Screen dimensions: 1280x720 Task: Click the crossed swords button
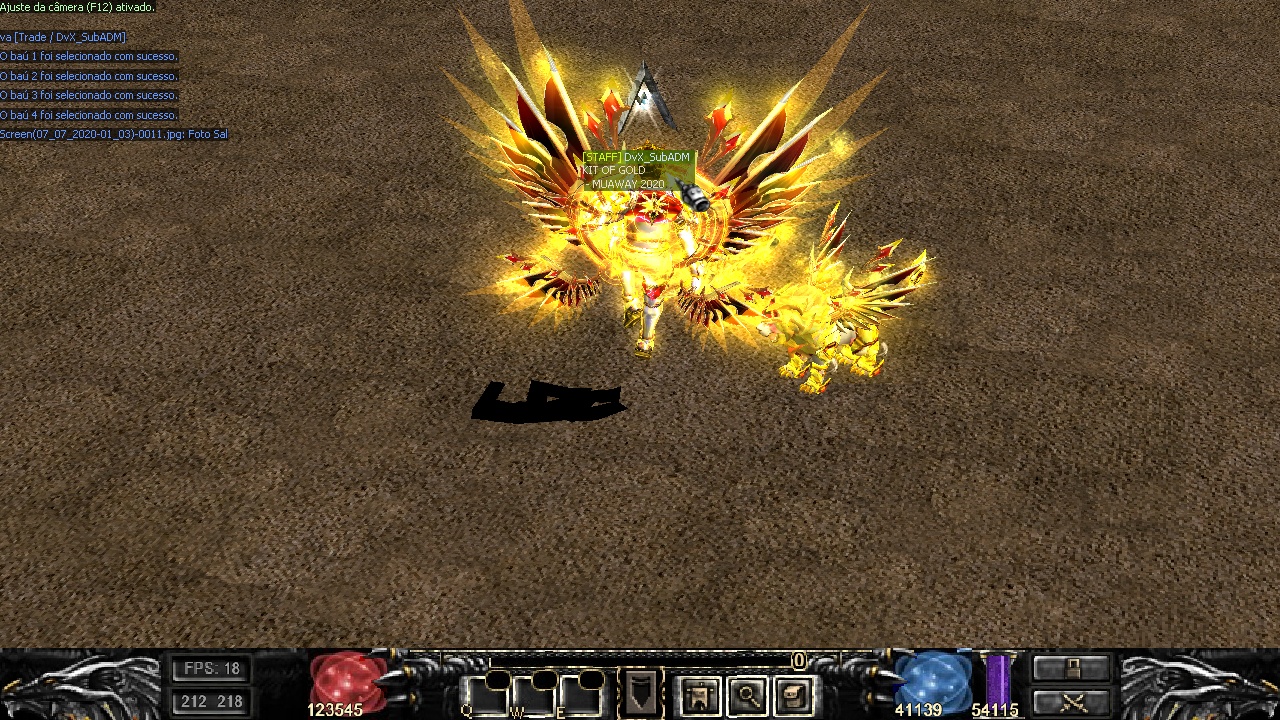[x=1071, y=701]
